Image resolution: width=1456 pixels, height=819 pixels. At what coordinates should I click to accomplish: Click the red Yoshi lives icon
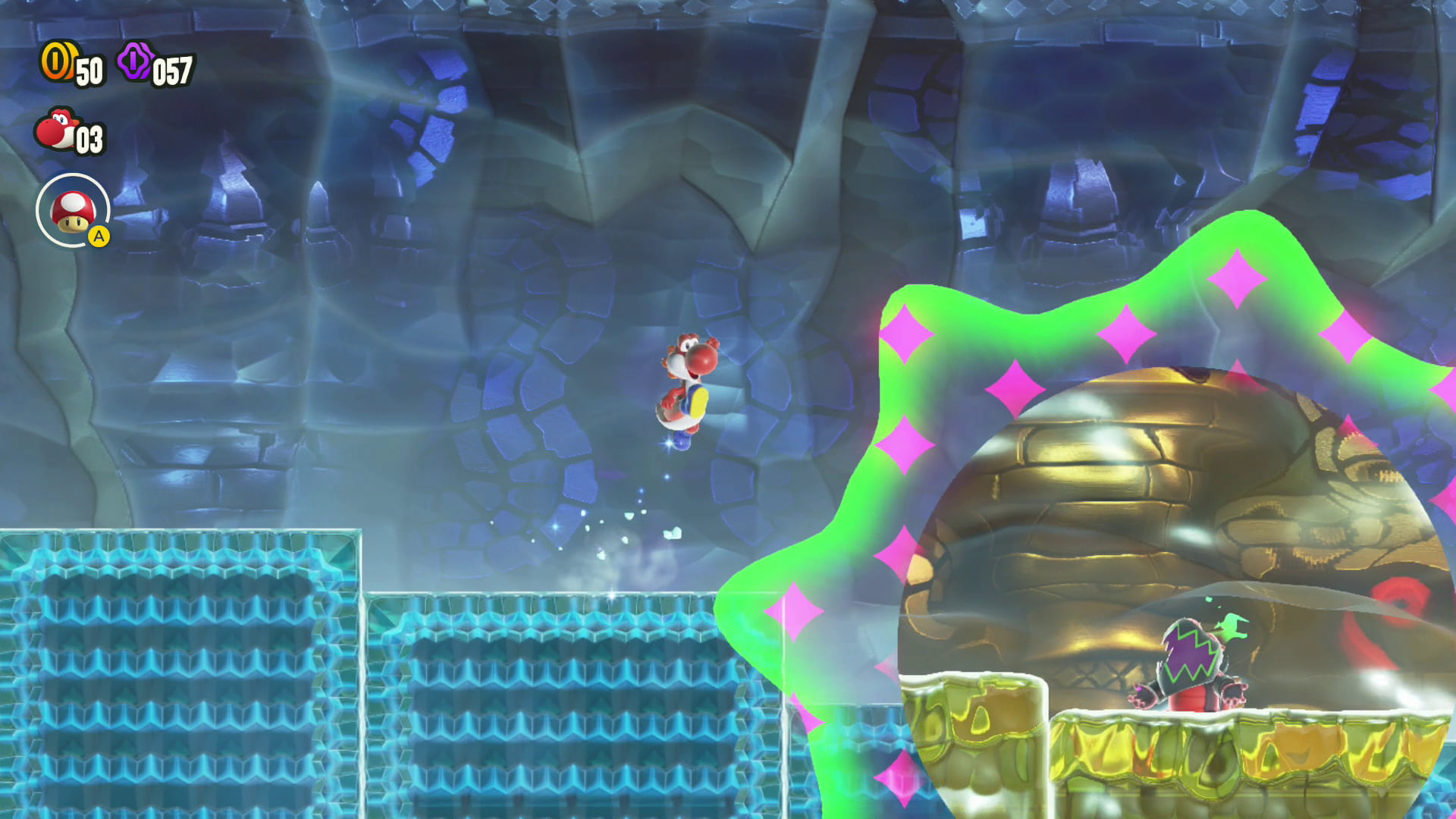[55, 129]
